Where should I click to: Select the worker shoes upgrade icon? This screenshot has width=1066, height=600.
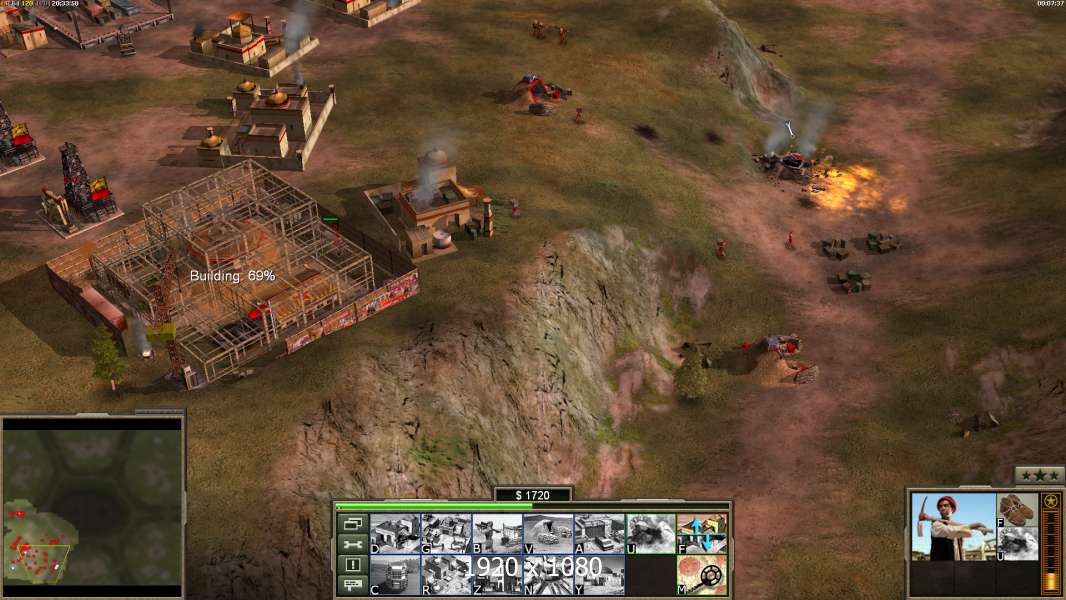pos(1018,509)
